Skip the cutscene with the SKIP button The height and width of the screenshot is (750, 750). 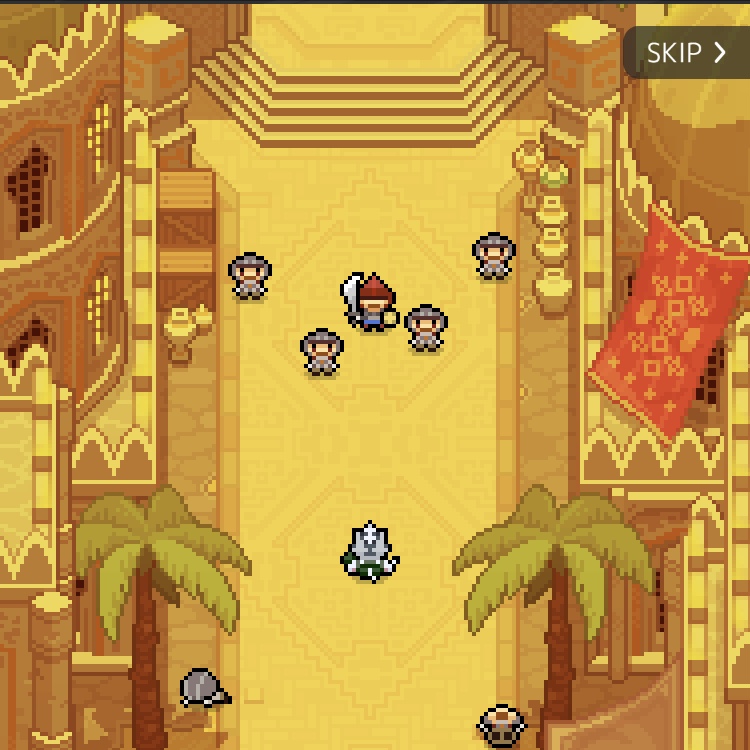[x=686, y=53]
